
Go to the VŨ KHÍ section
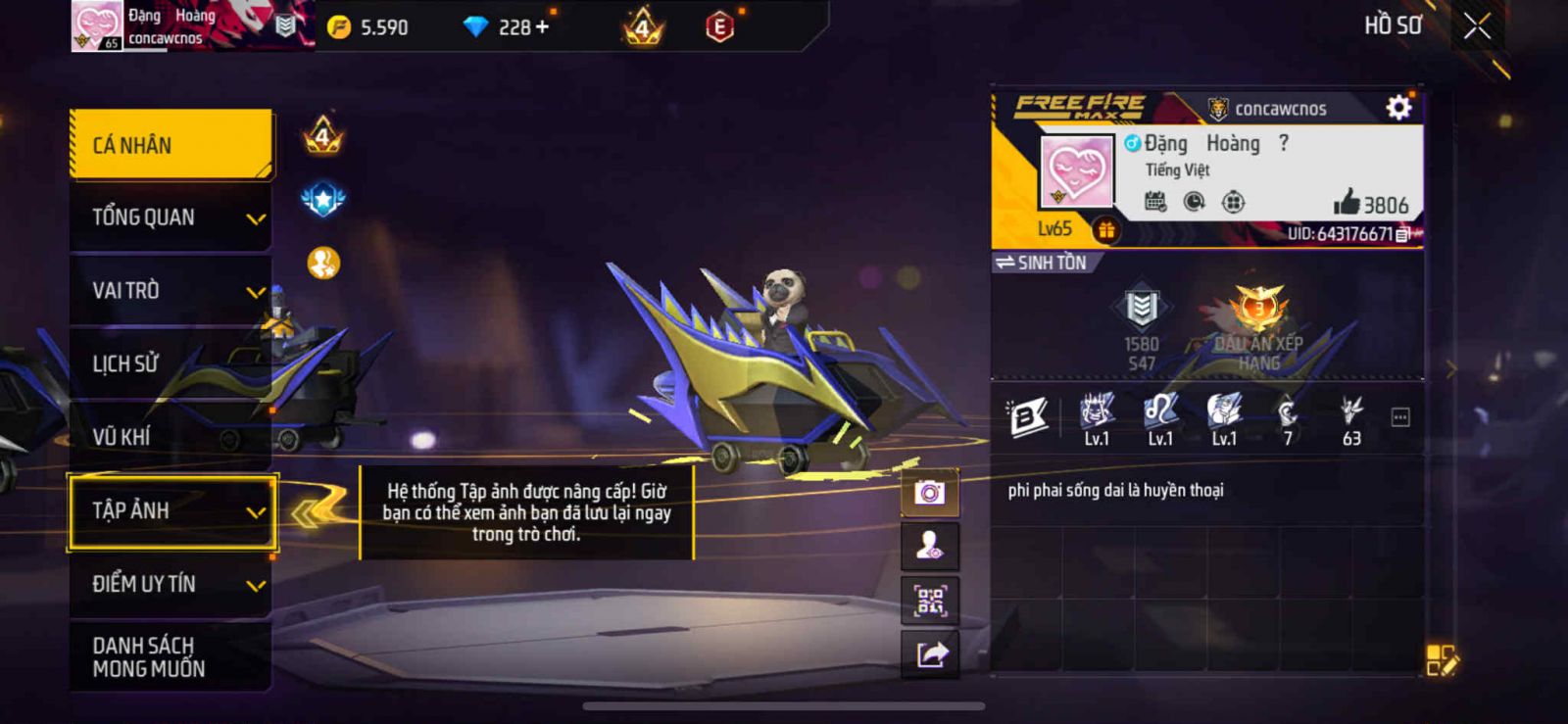click(x=171, y=437)
